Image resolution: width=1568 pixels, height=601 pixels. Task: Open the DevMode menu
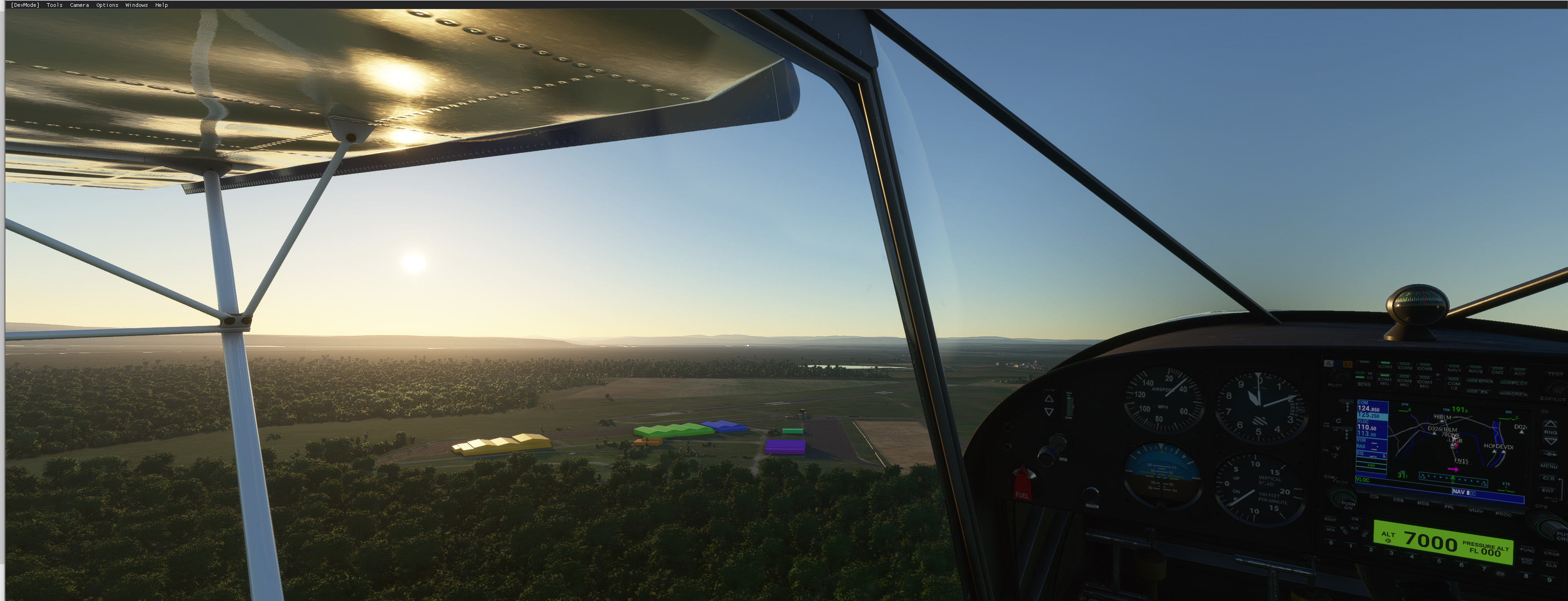pos(25,5)
